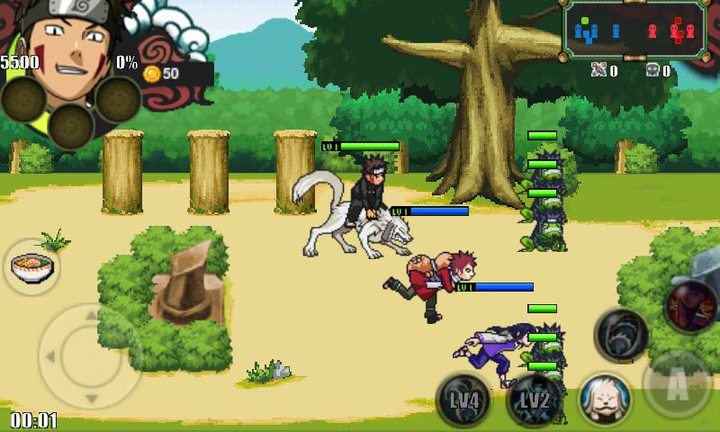Eat the ramen bowl item
This screenshot has height=432, width=720.
click(x=31, y=269)
